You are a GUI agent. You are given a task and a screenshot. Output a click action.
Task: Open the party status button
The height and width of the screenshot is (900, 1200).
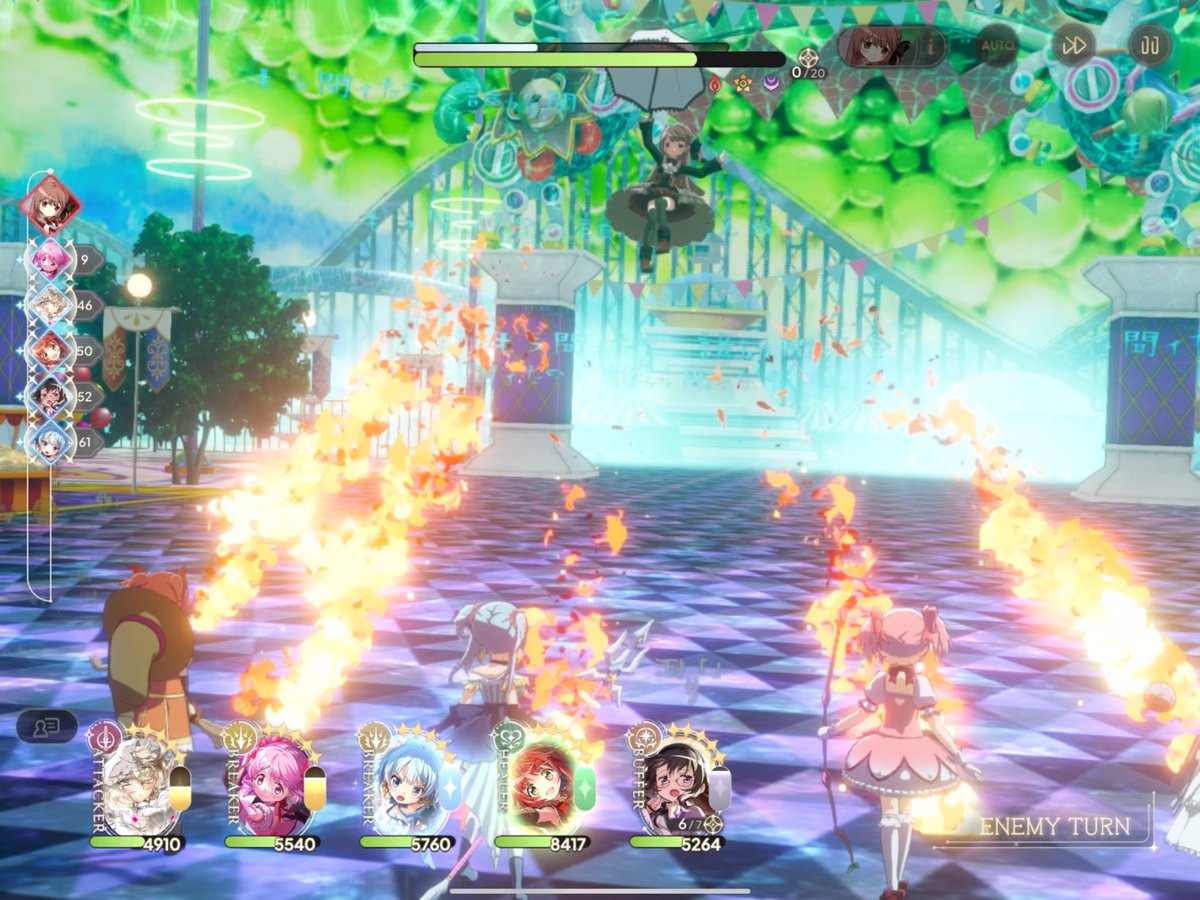(x=46, y=726)
